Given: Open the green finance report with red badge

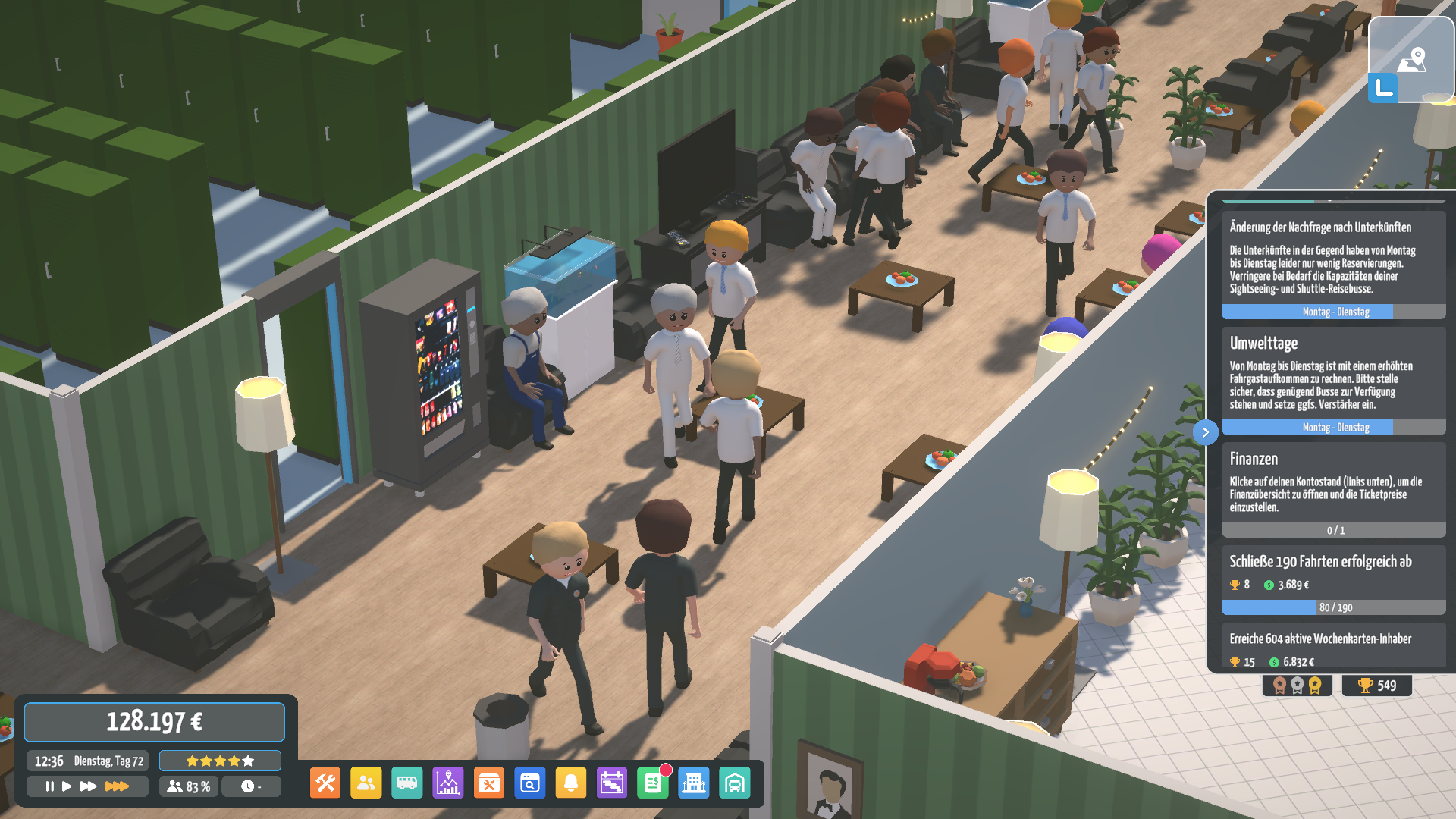Looking at the screenshot, I should pyautogui.click(x=653, y=783).
